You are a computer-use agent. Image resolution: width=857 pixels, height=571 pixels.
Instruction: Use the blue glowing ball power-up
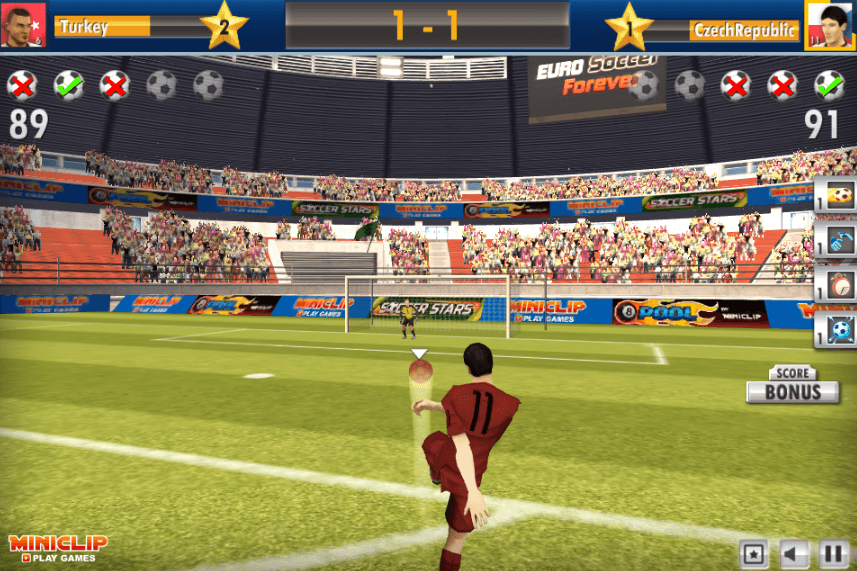839,329
